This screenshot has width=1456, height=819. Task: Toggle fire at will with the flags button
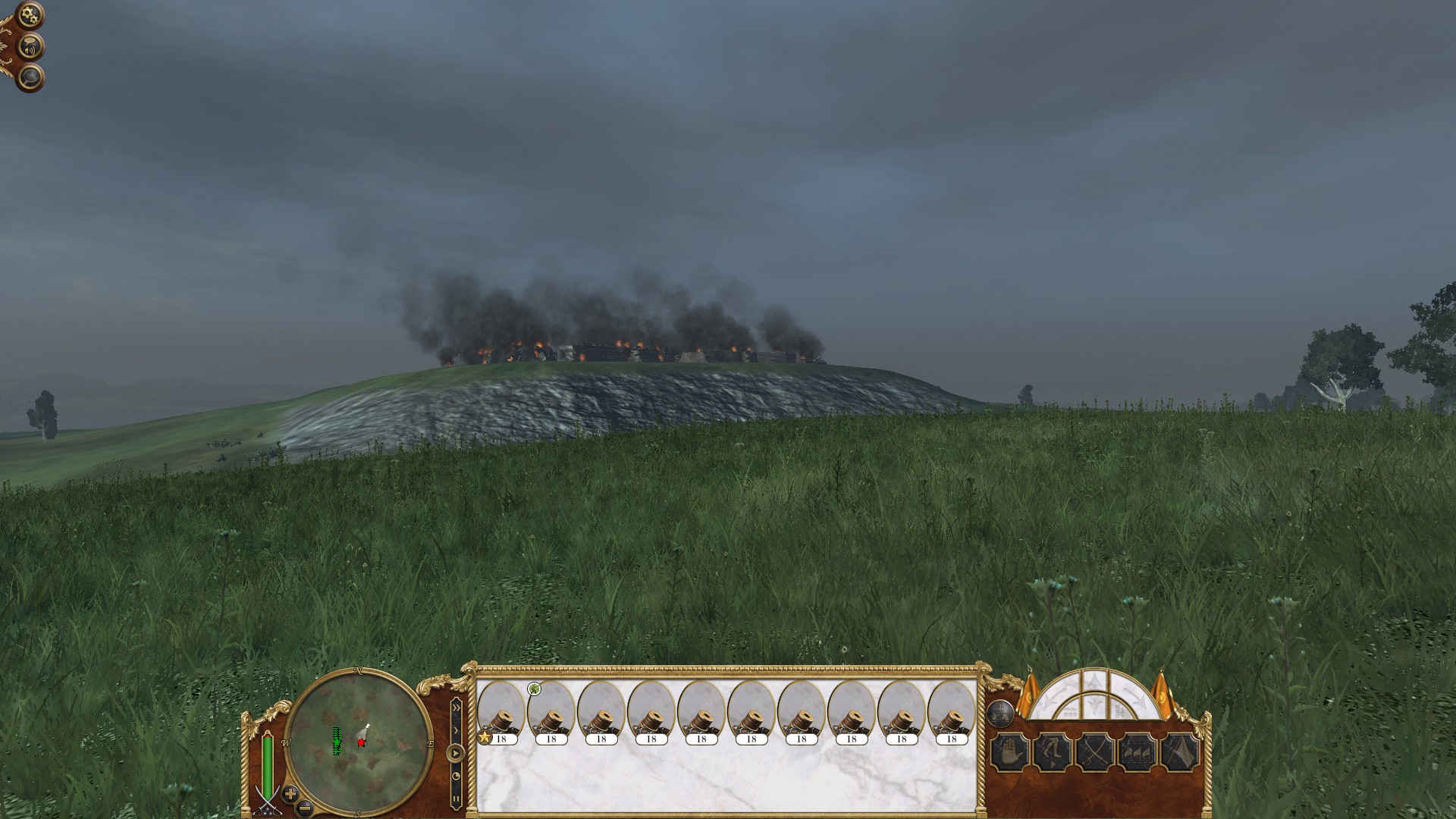click(x=1137, y=752)
